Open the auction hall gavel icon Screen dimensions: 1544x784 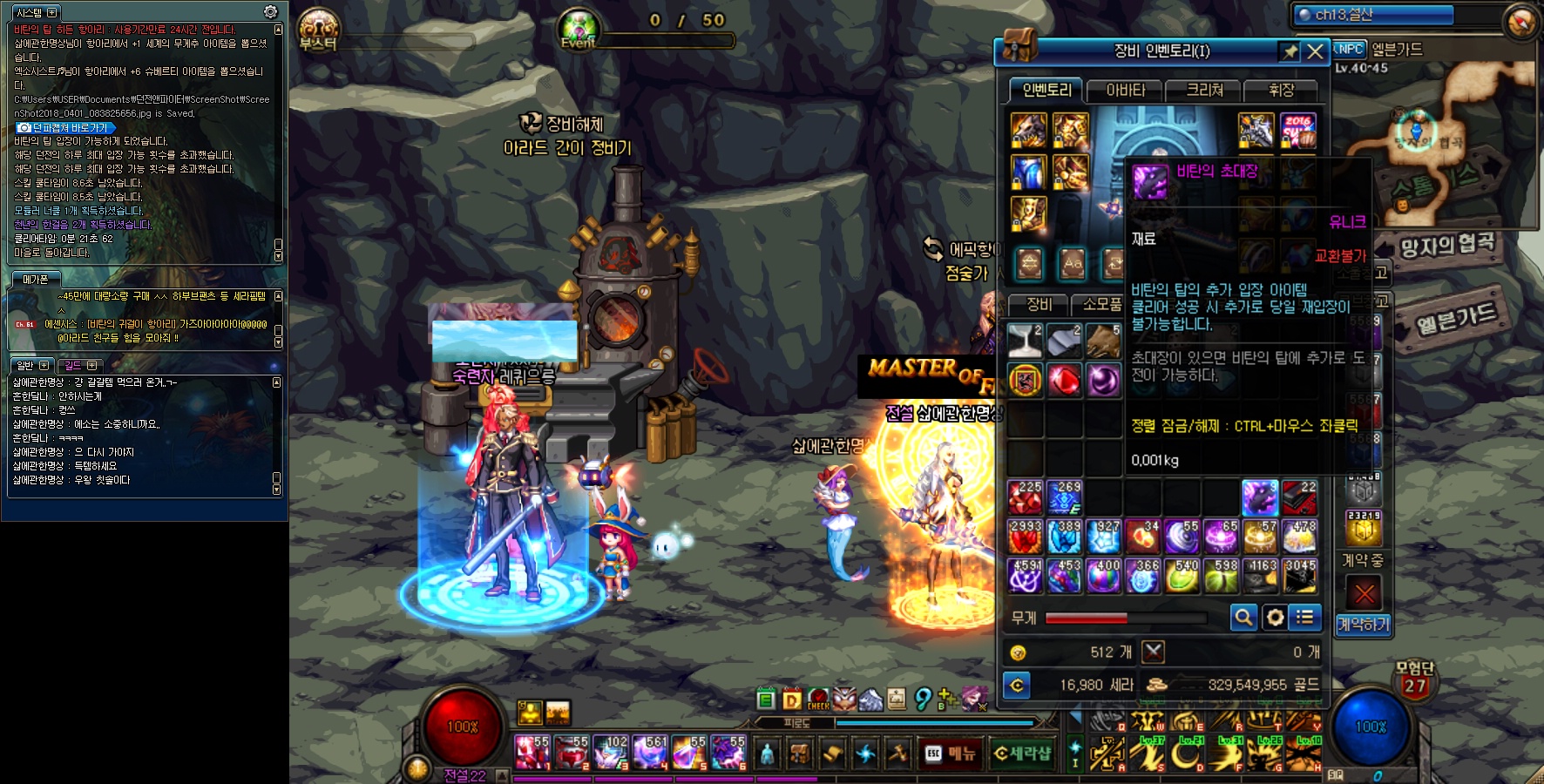[897, 753]
